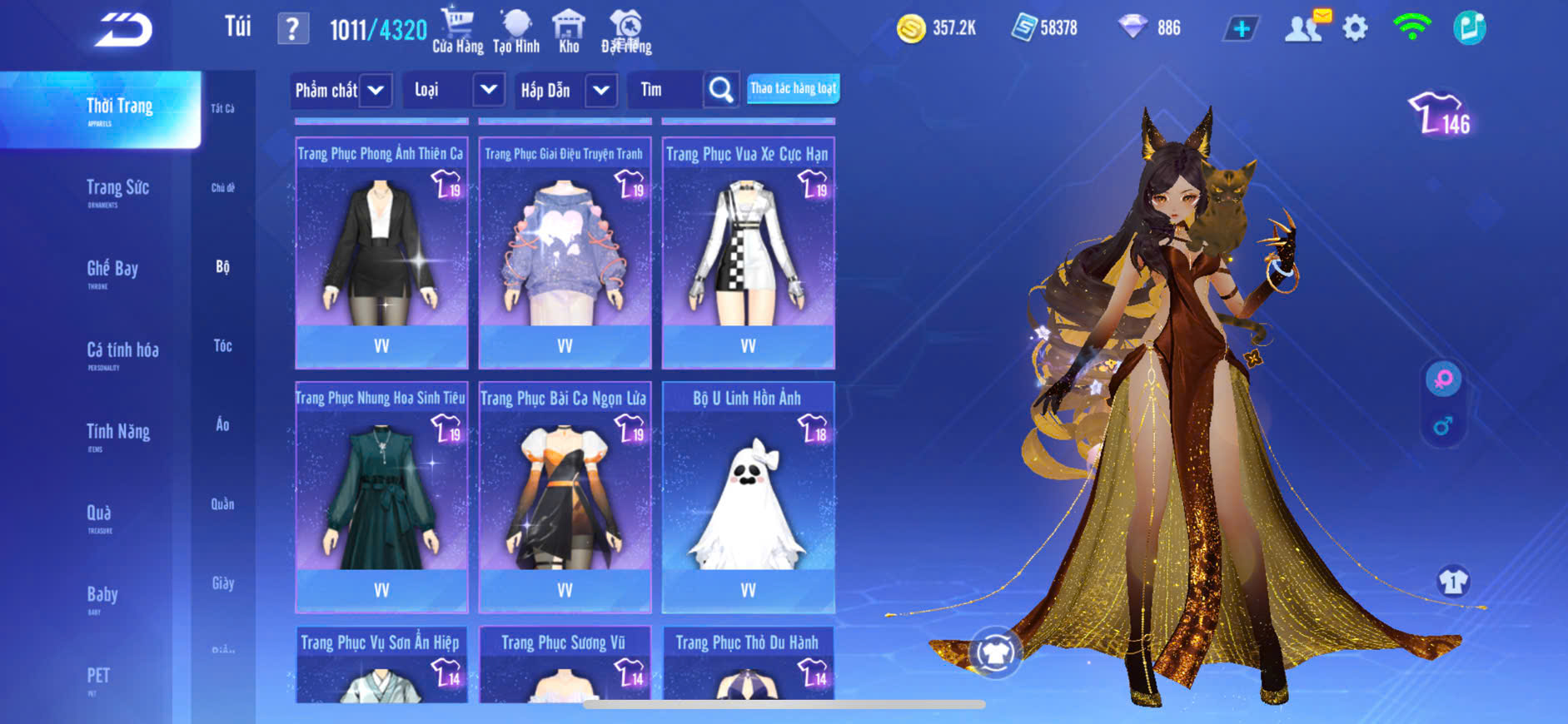The height and width of the screenshot is (724, 1568).
Task: Activate Thao tác hàng loạt button
Action: point(793,88)
